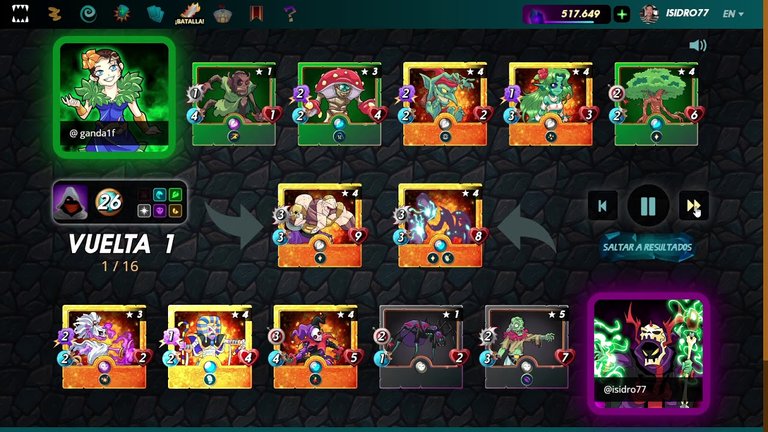Viewport: 768px width, 432px height.
Task: Open the ¡BATALLA! menu item
Action: point(189,14)
